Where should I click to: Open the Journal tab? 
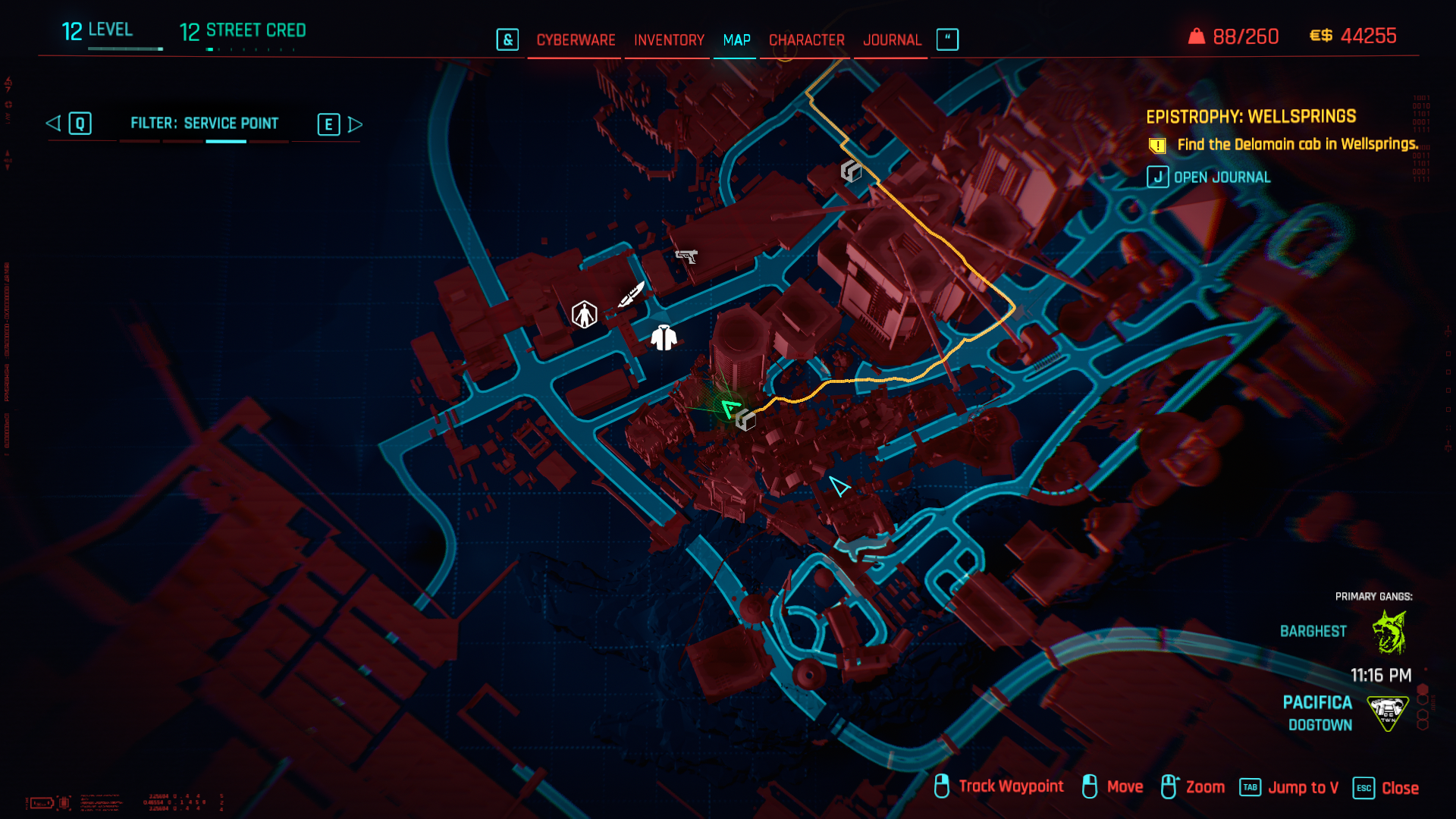892,40
